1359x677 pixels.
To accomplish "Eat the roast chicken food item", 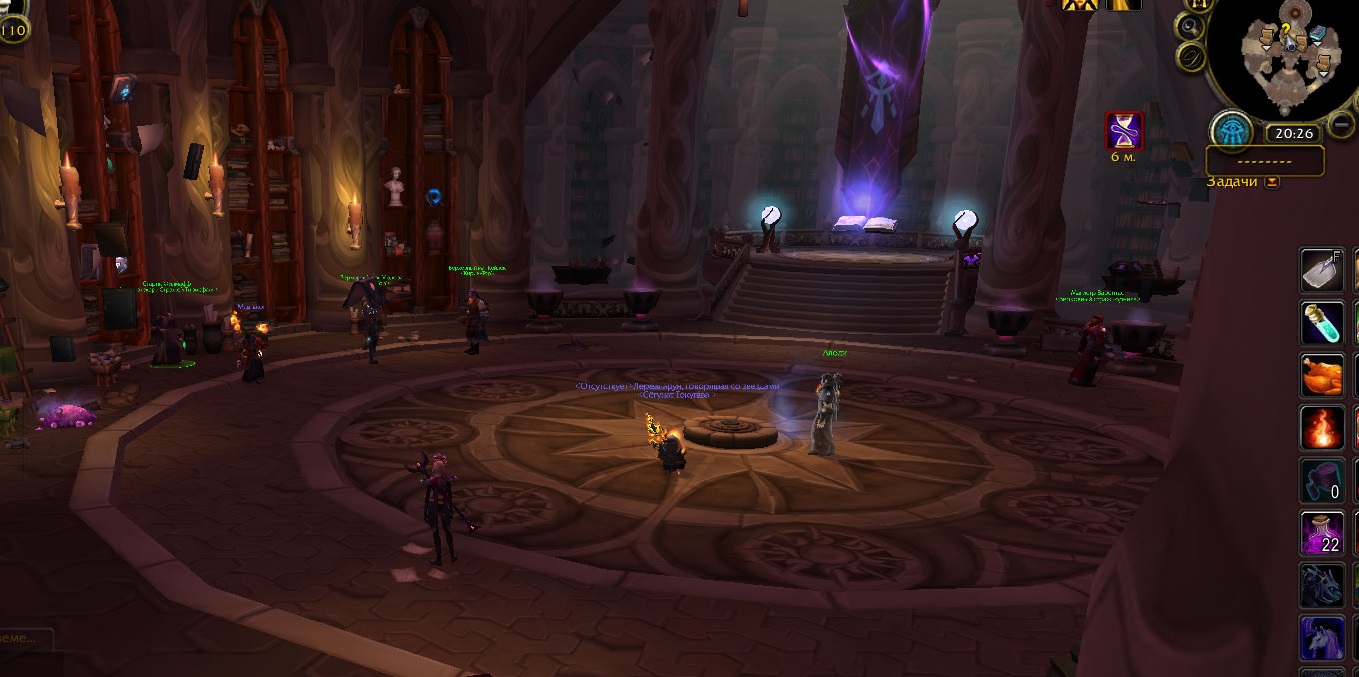I will click(x=1322, y=376).
